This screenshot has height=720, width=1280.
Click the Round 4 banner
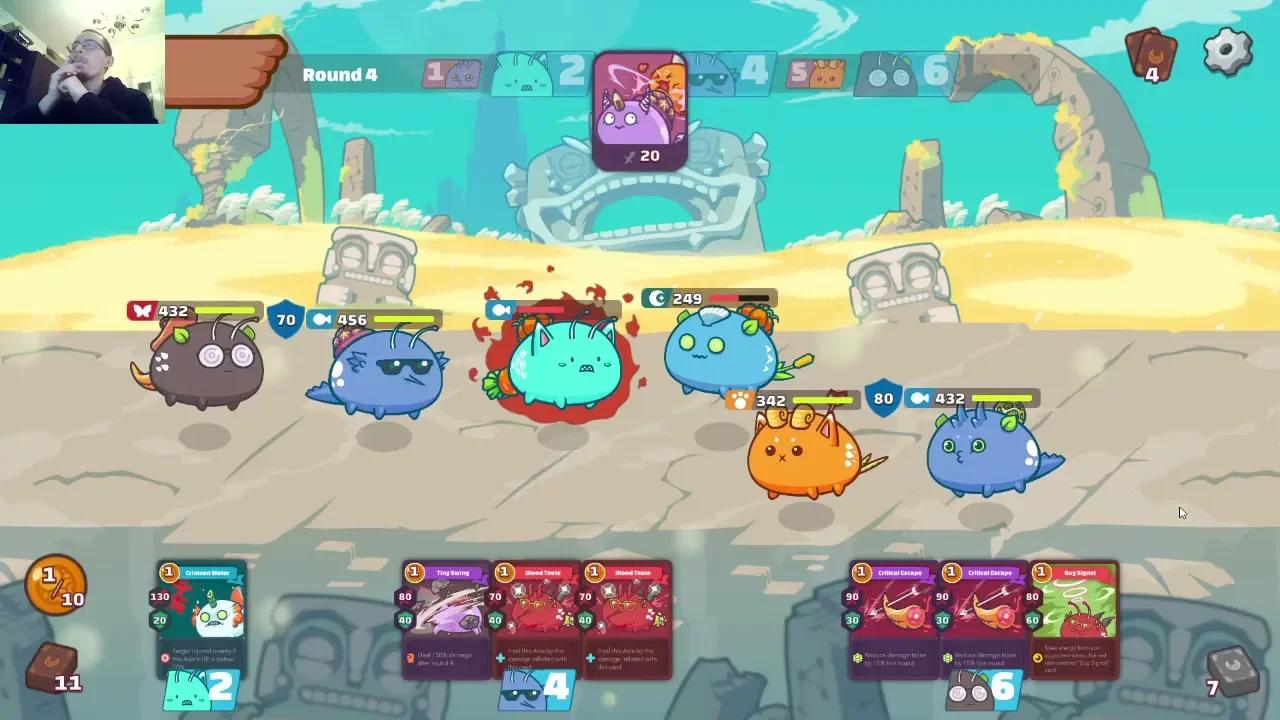340,74
